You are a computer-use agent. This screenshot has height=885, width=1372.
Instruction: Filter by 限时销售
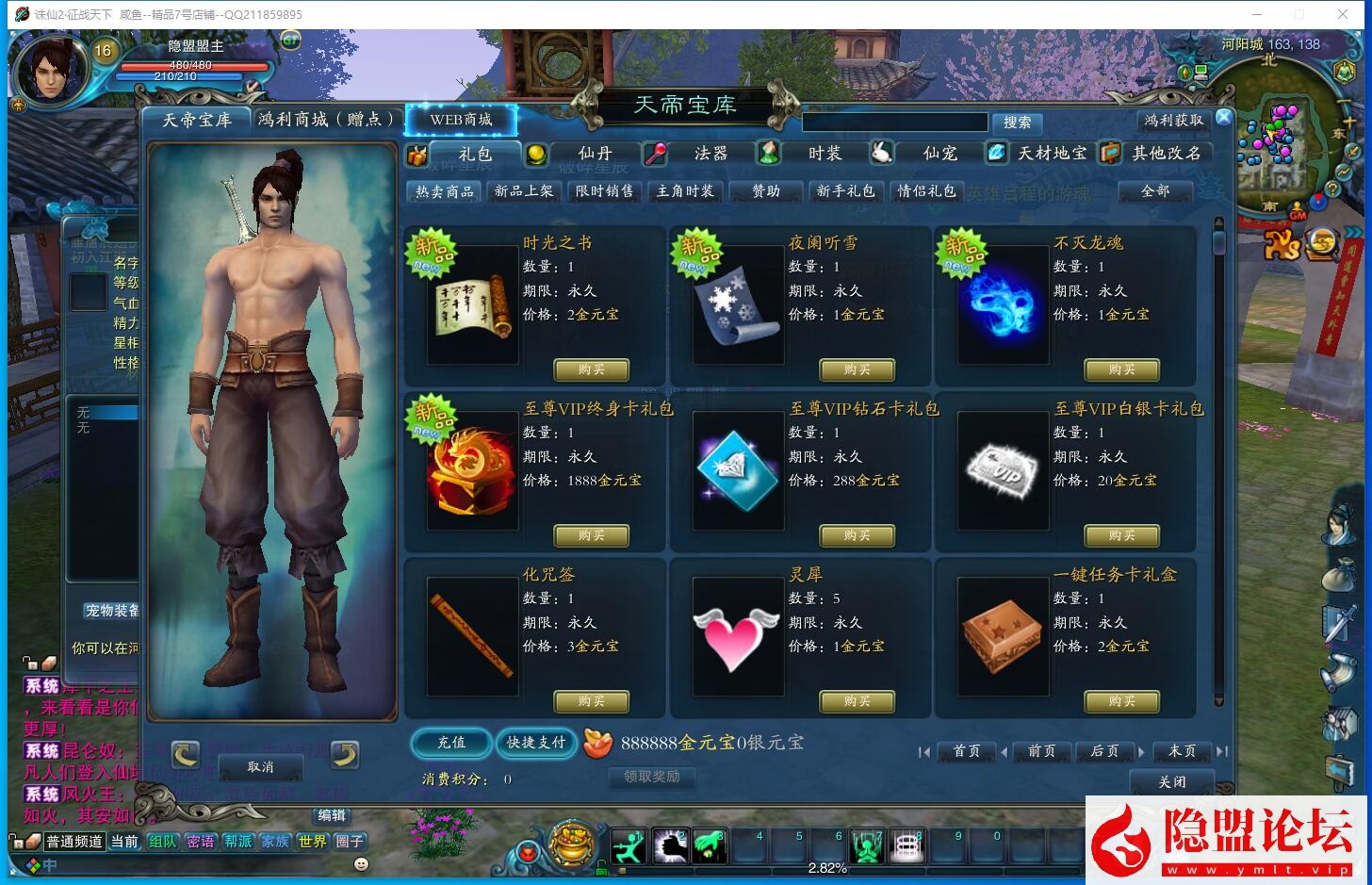604,191
